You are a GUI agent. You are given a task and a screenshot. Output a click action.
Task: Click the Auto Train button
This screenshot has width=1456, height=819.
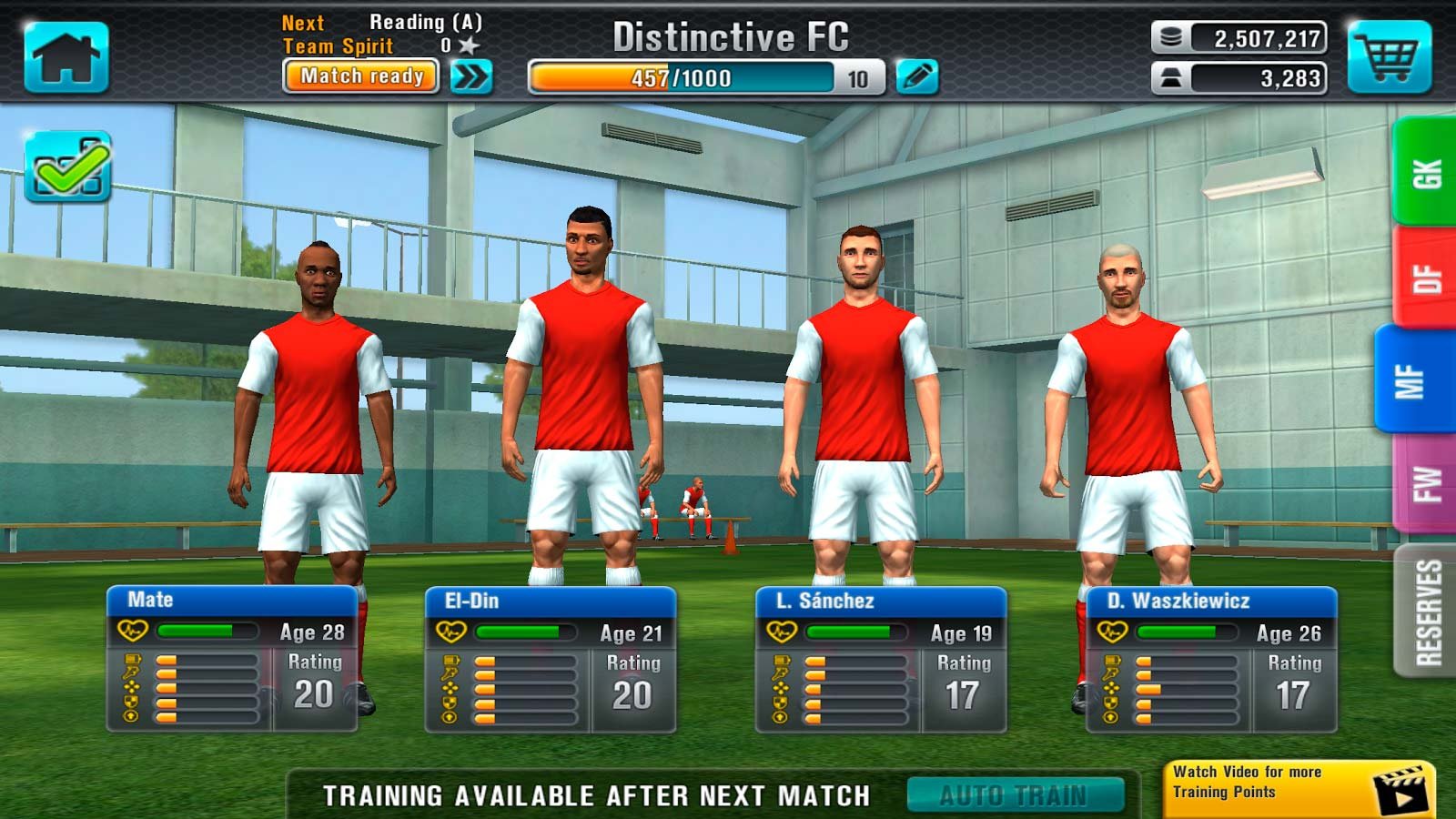[x=1015, y=795]
